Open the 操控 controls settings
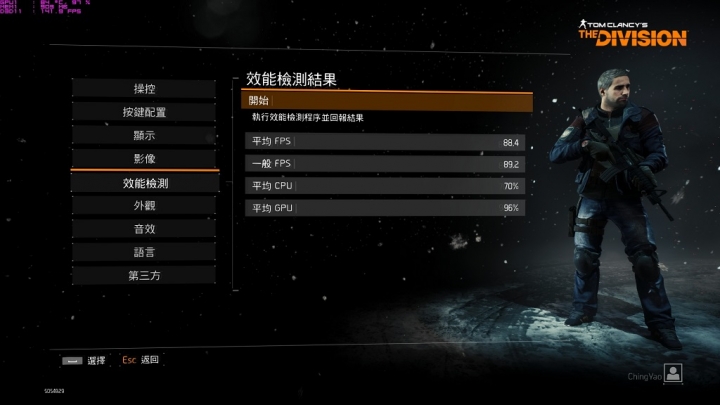The width and height of the screenshot is (720, 405). (144, 89)
